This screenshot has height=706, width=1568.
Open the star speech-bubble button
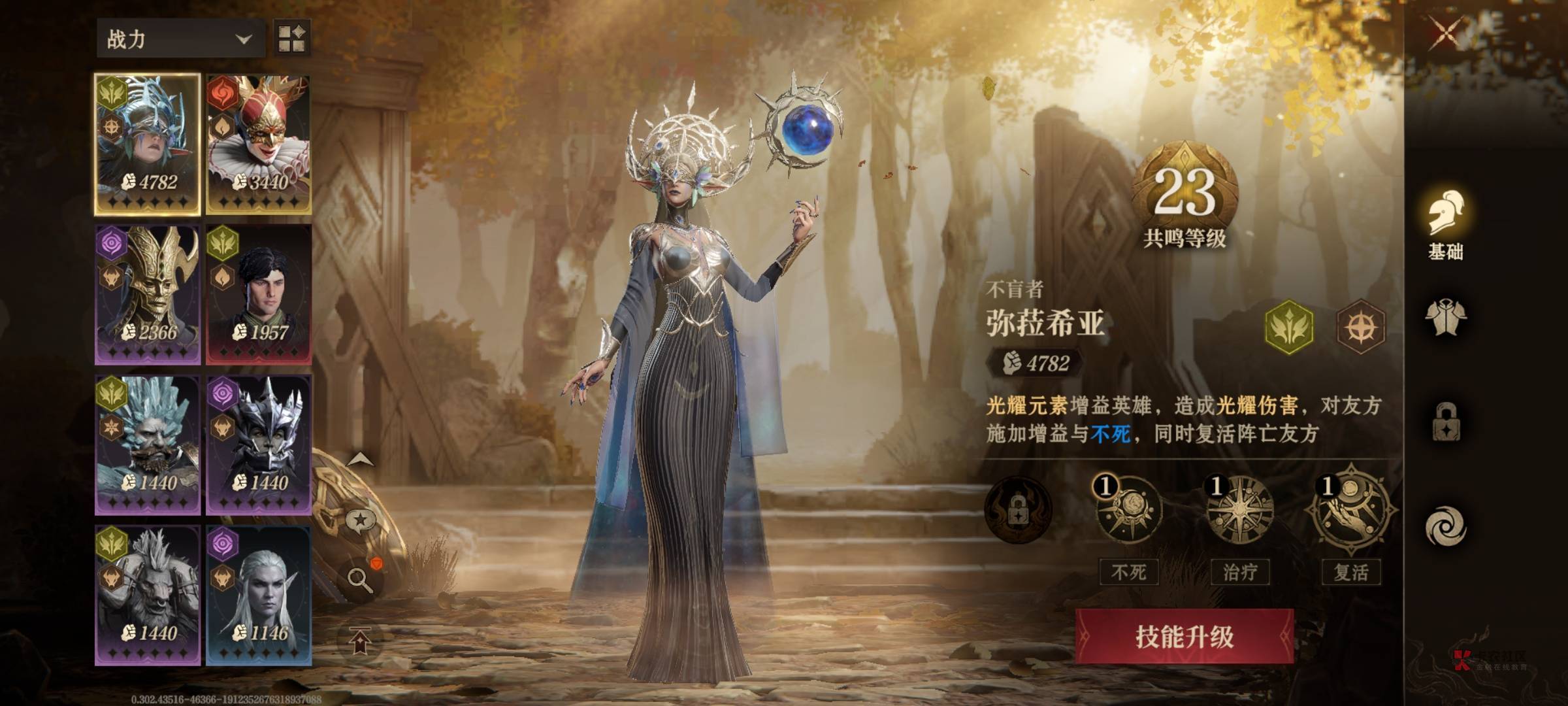coord(360,522)
